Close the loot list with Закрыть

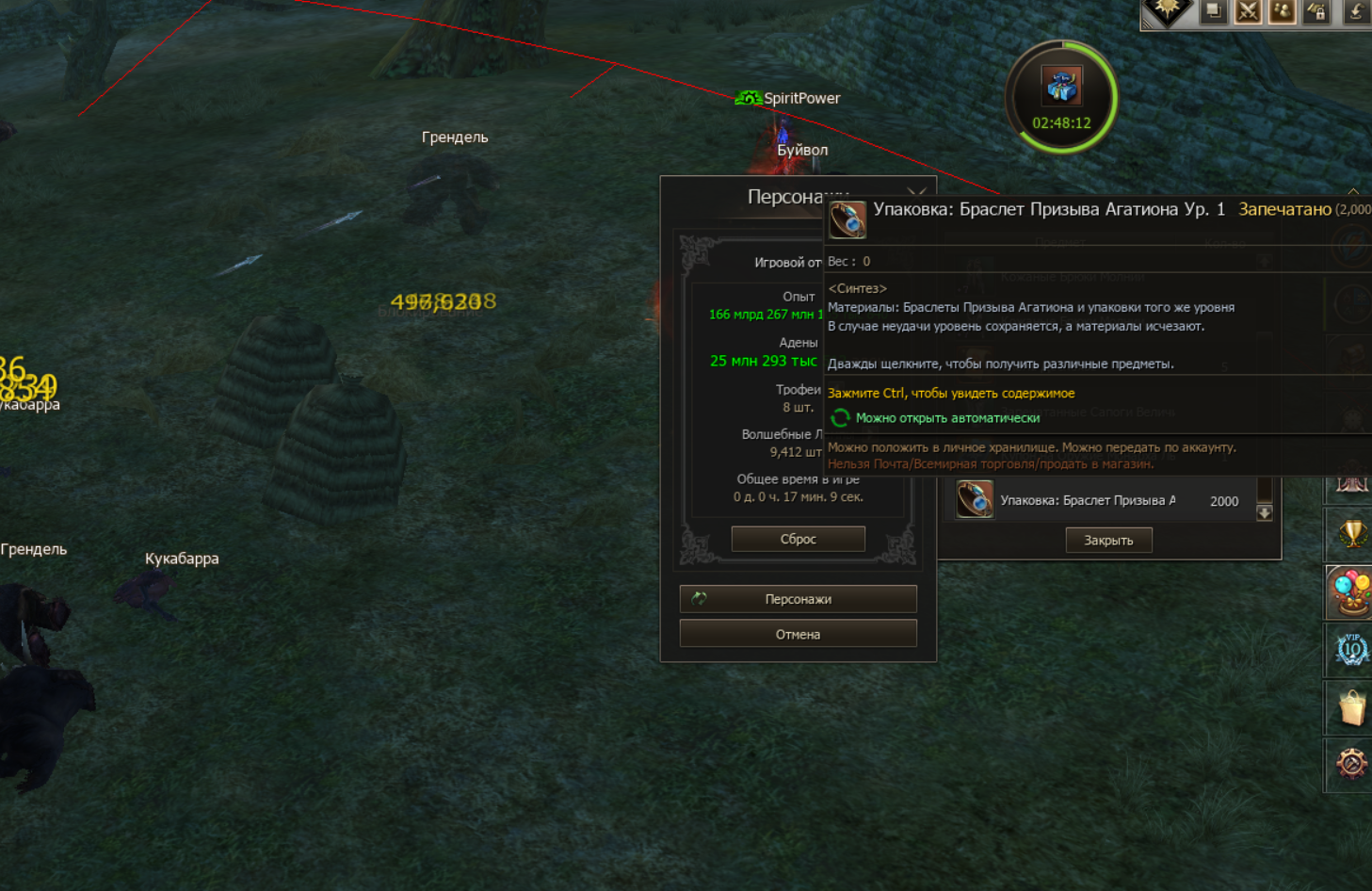coord(1108,541)
